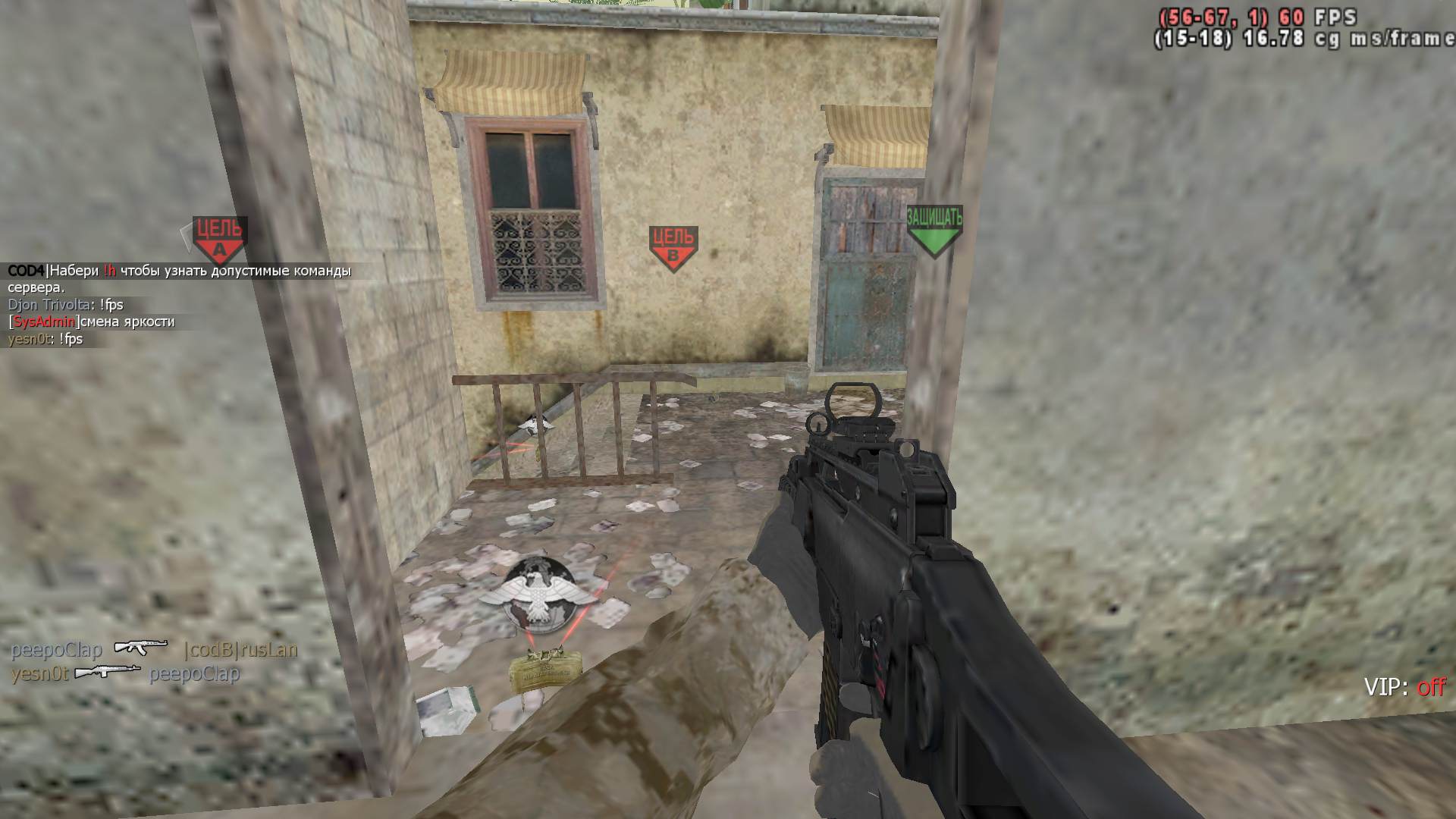Image resolution: width=1456 pixels, height=819 pixels.
Task: Select the red objective A marker
Action: click(219, 238)
